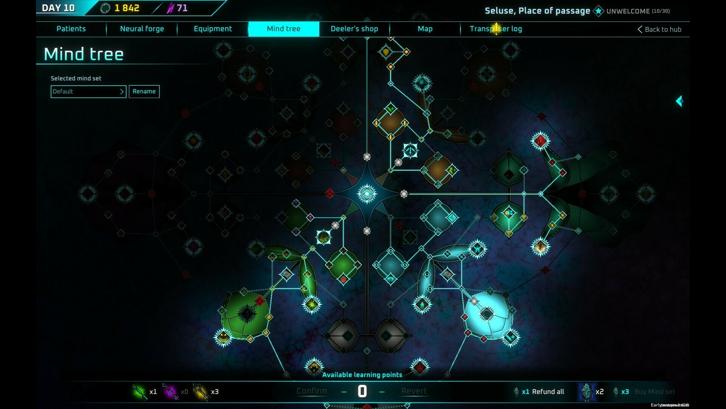Go to the Equipment tab
The width and height of the screenshot is (726, 409).
213,29
